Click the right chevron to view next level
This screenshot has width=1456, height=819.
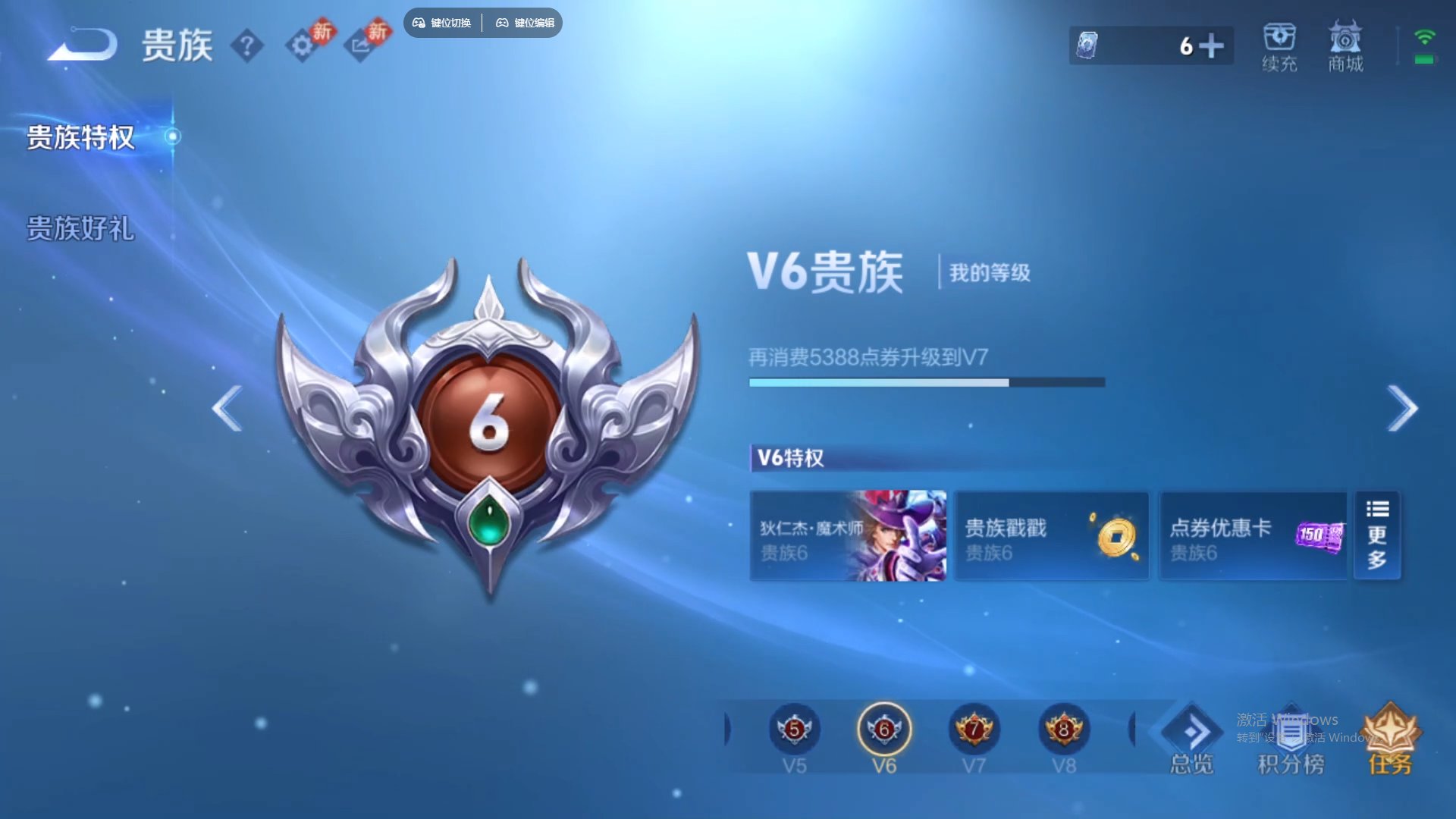[1402, 409]
